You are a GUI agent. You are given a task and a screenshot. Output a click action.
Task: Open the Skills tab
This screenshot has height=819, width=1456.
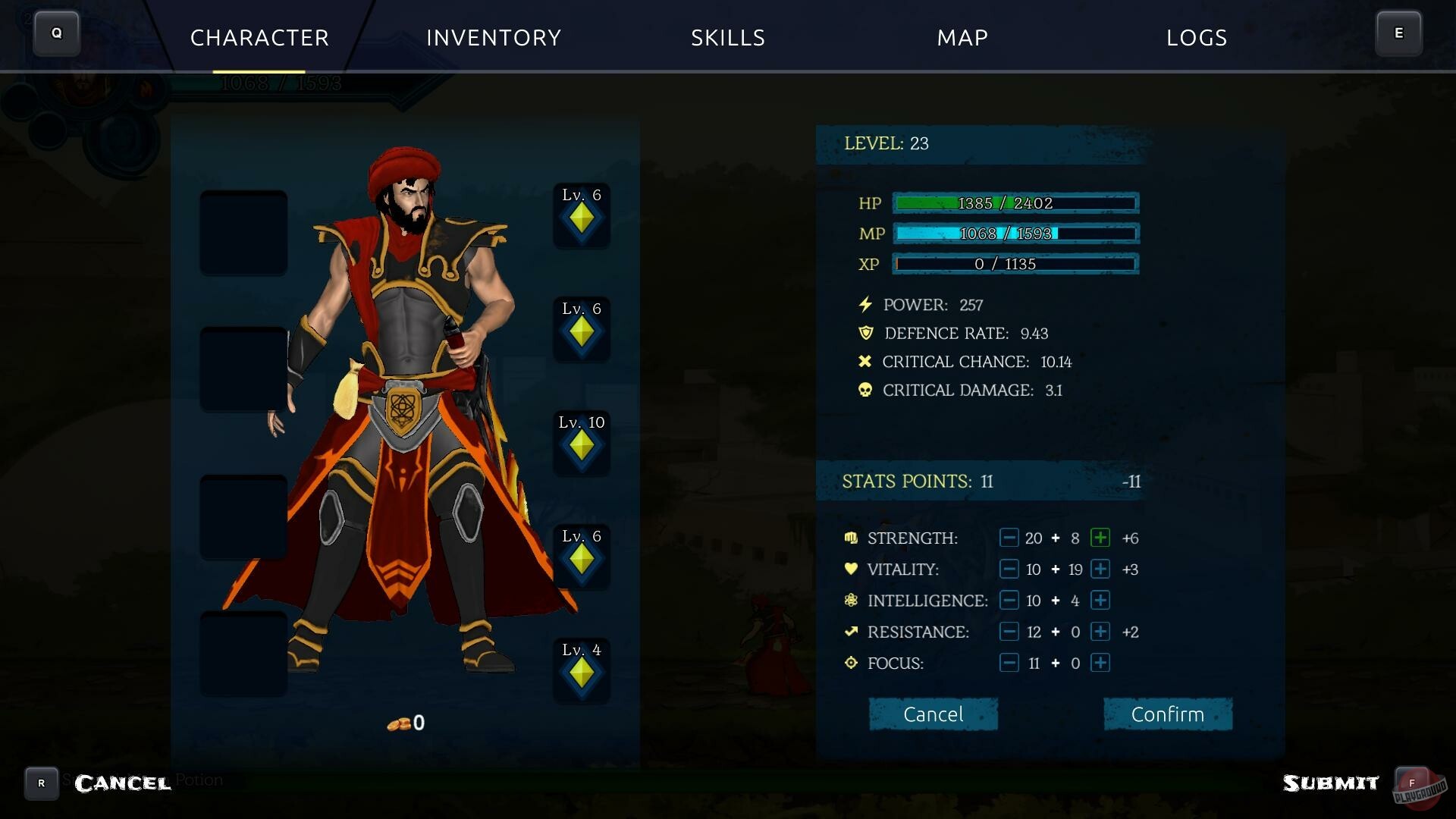point(727,38)
